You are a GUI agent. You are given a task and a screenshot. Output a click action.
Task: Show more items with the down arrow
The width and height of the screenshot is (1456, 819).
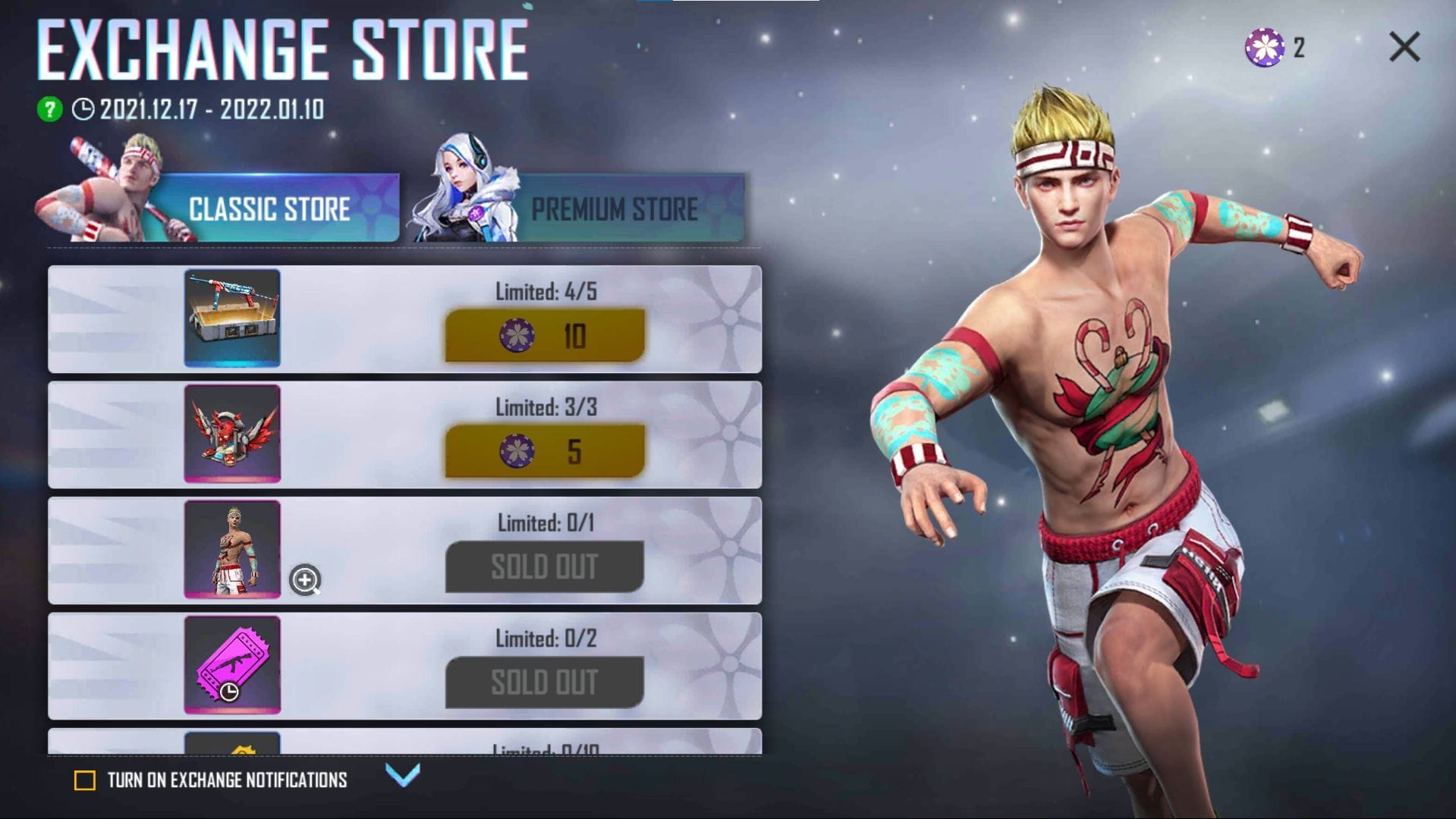pyautogui.click(x=402, y=774)
